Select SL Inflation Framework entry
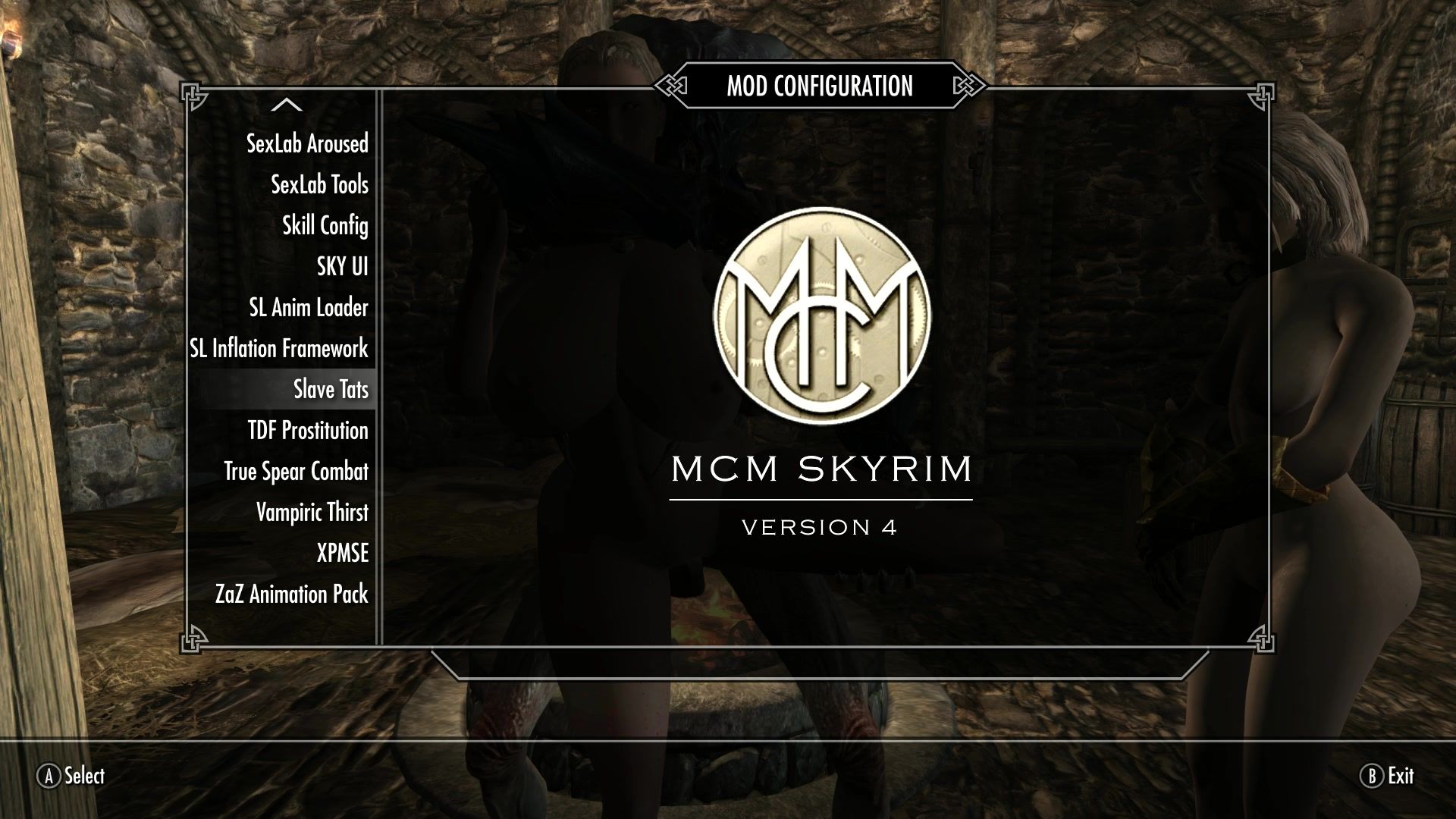The height and width of the screenshot is (819, 1456). (x=279, y=348)
